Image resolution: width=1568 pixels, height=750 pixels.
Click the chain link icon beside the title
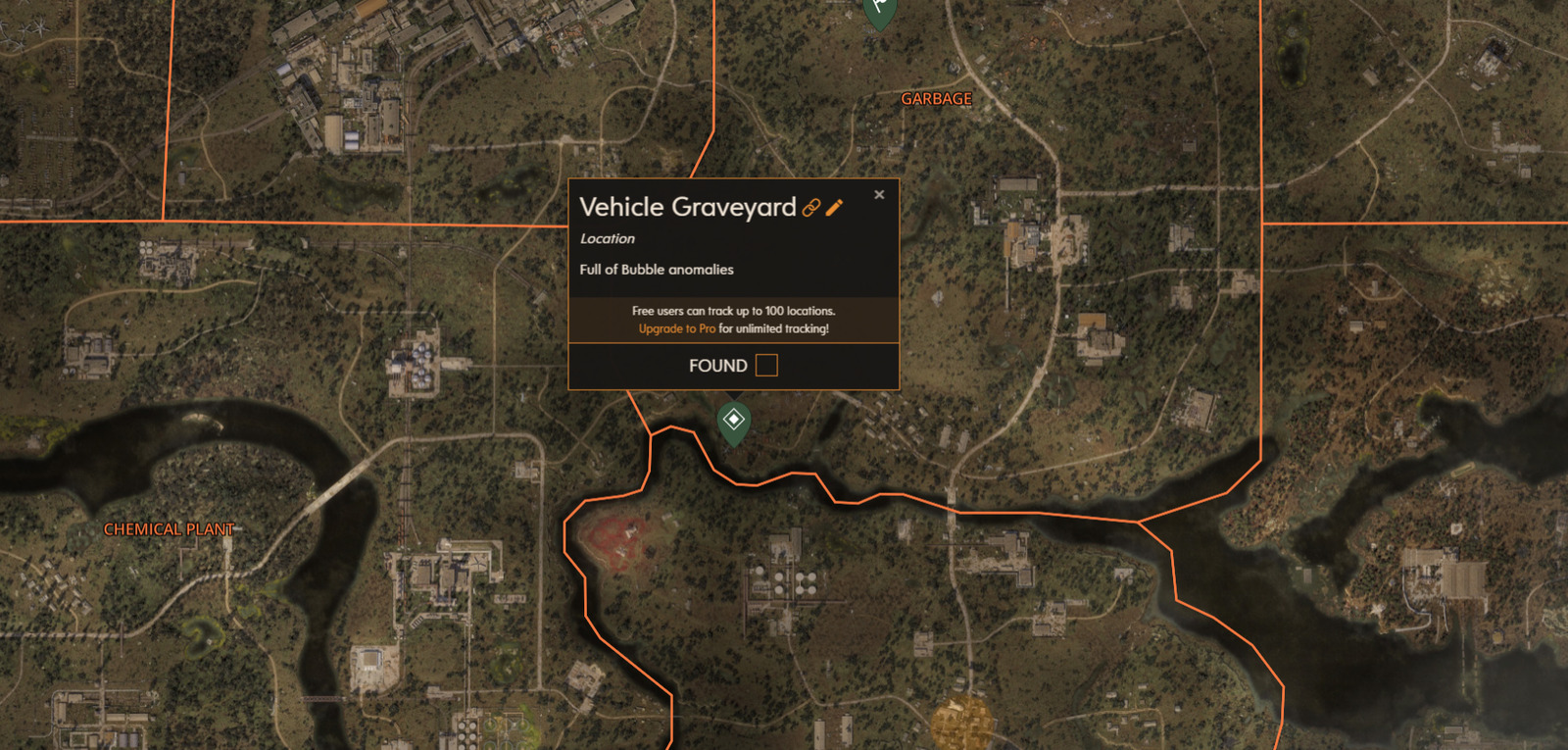click(x=810, y=208)
